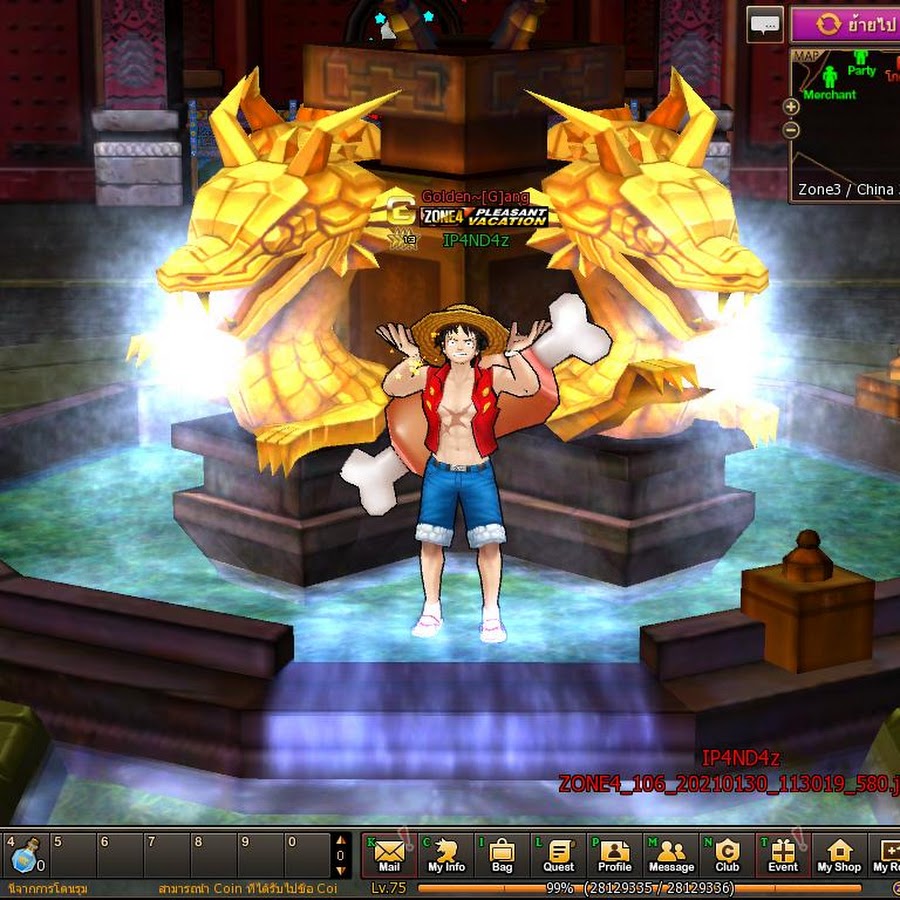Viewport: 900px width, 900px height.
Task: Open the Club menu
Action: point(727,855)
